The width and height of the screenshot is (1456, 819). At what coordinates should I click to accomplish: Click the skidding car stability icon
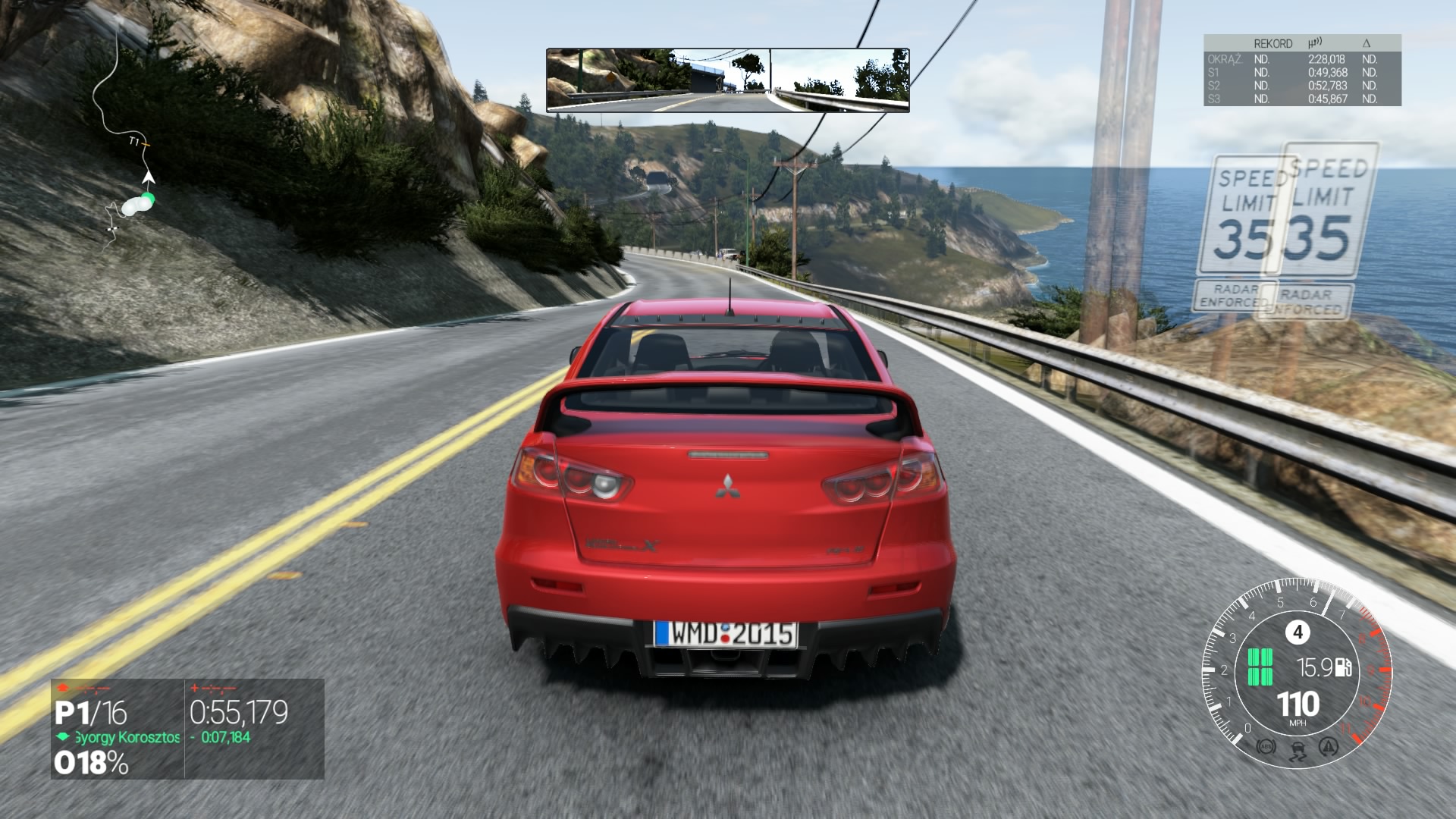pyautogui.click(x=1298, y=751)
